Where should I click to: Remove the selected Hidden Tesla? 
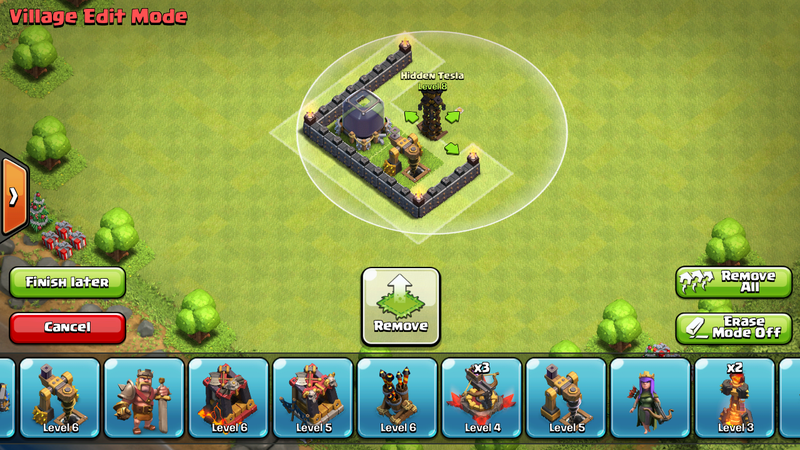tap(400, 305)
